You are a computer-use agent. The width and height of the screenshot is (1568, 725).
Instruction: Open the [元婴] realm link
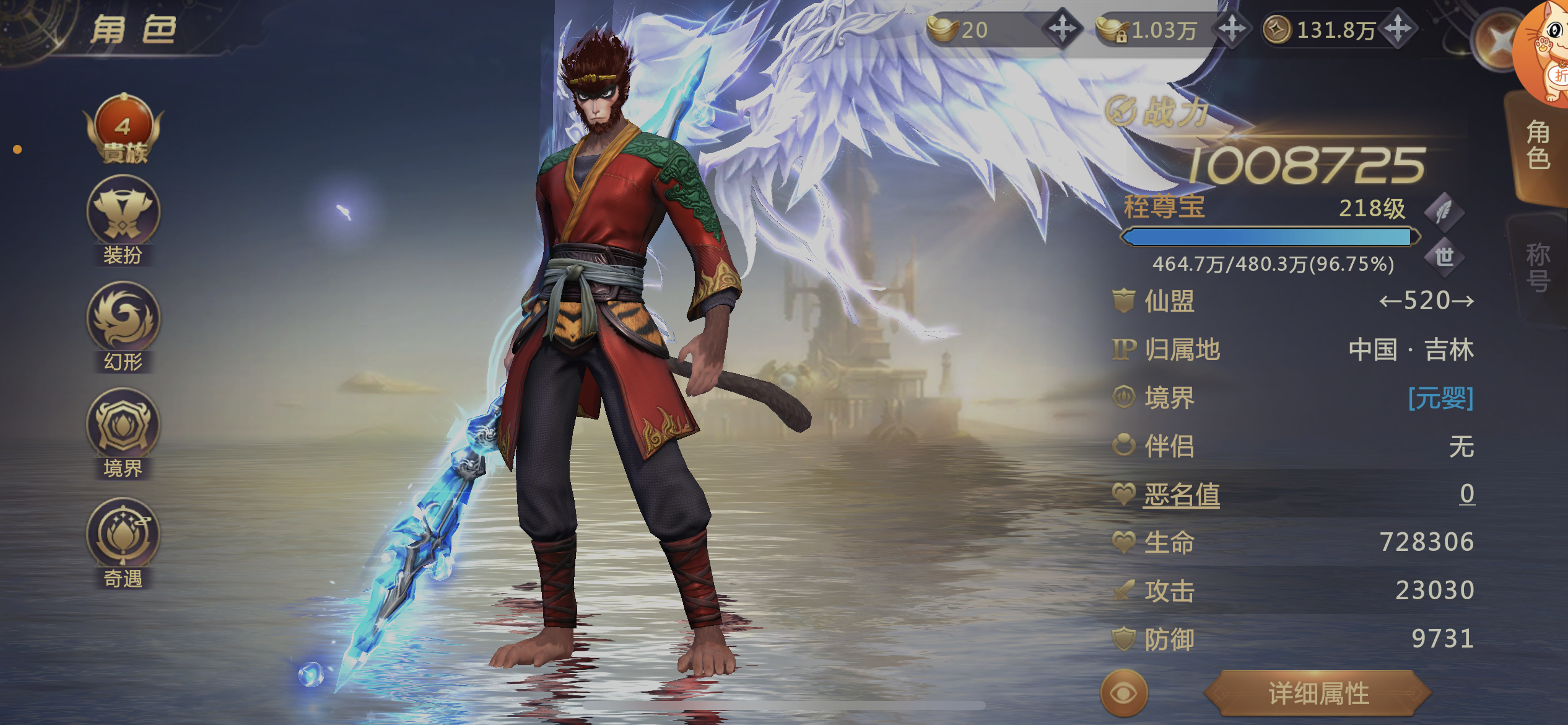(1440, 398)
